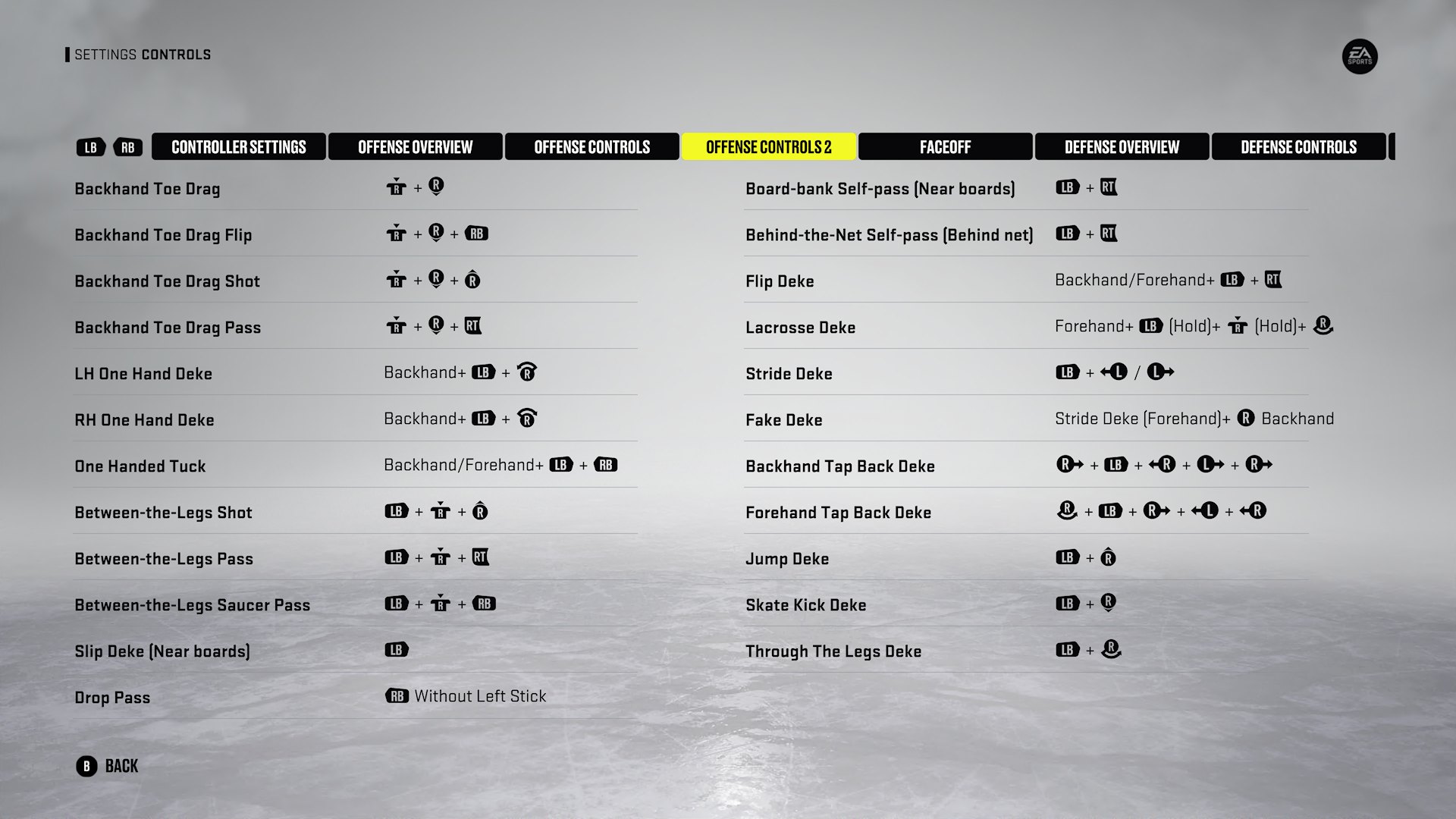Select the Flip Deke entry
Screen dimensions: 1456x819
(780, 281)
